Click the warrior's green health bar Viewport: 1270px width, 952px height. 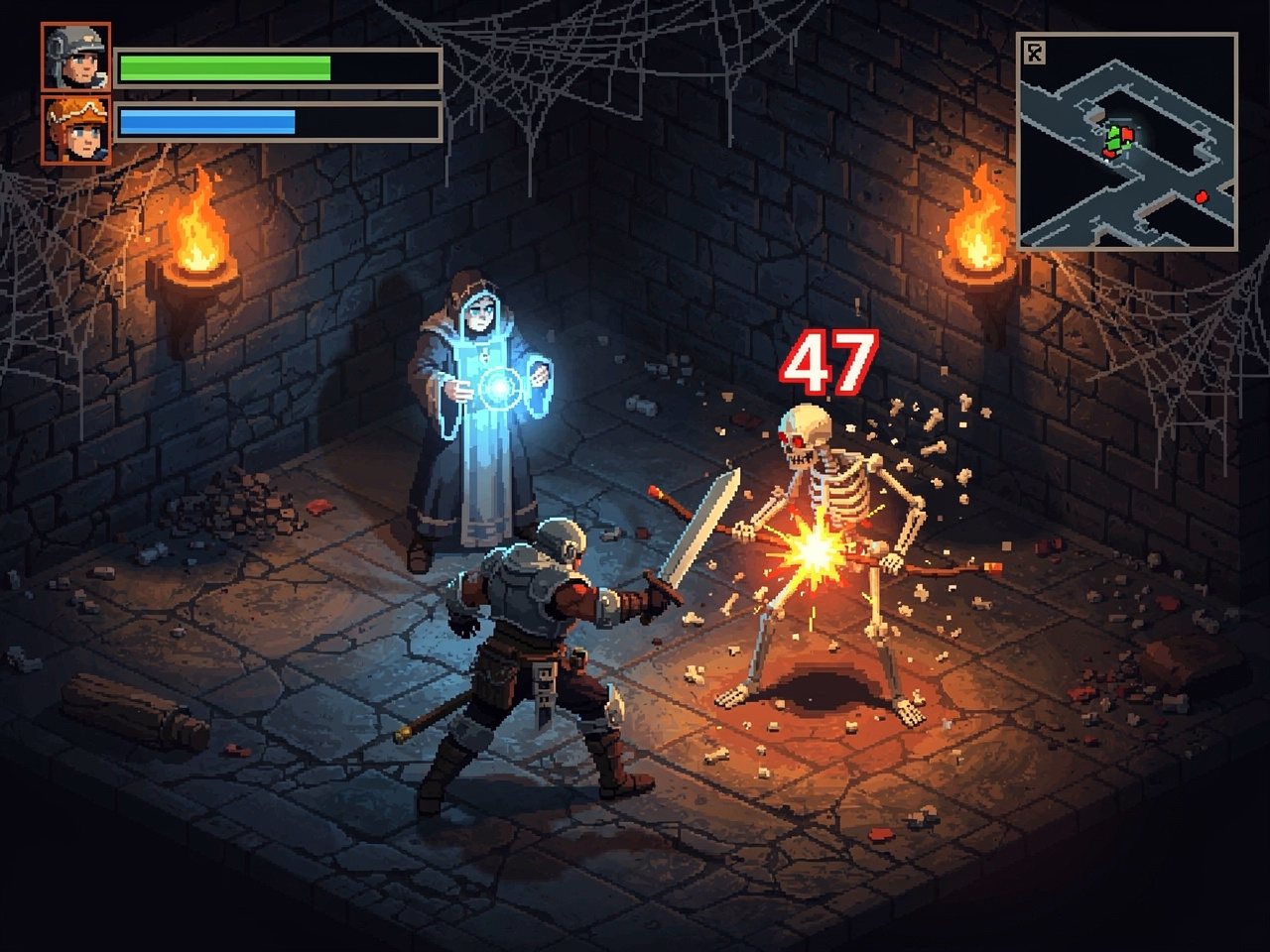223,69
